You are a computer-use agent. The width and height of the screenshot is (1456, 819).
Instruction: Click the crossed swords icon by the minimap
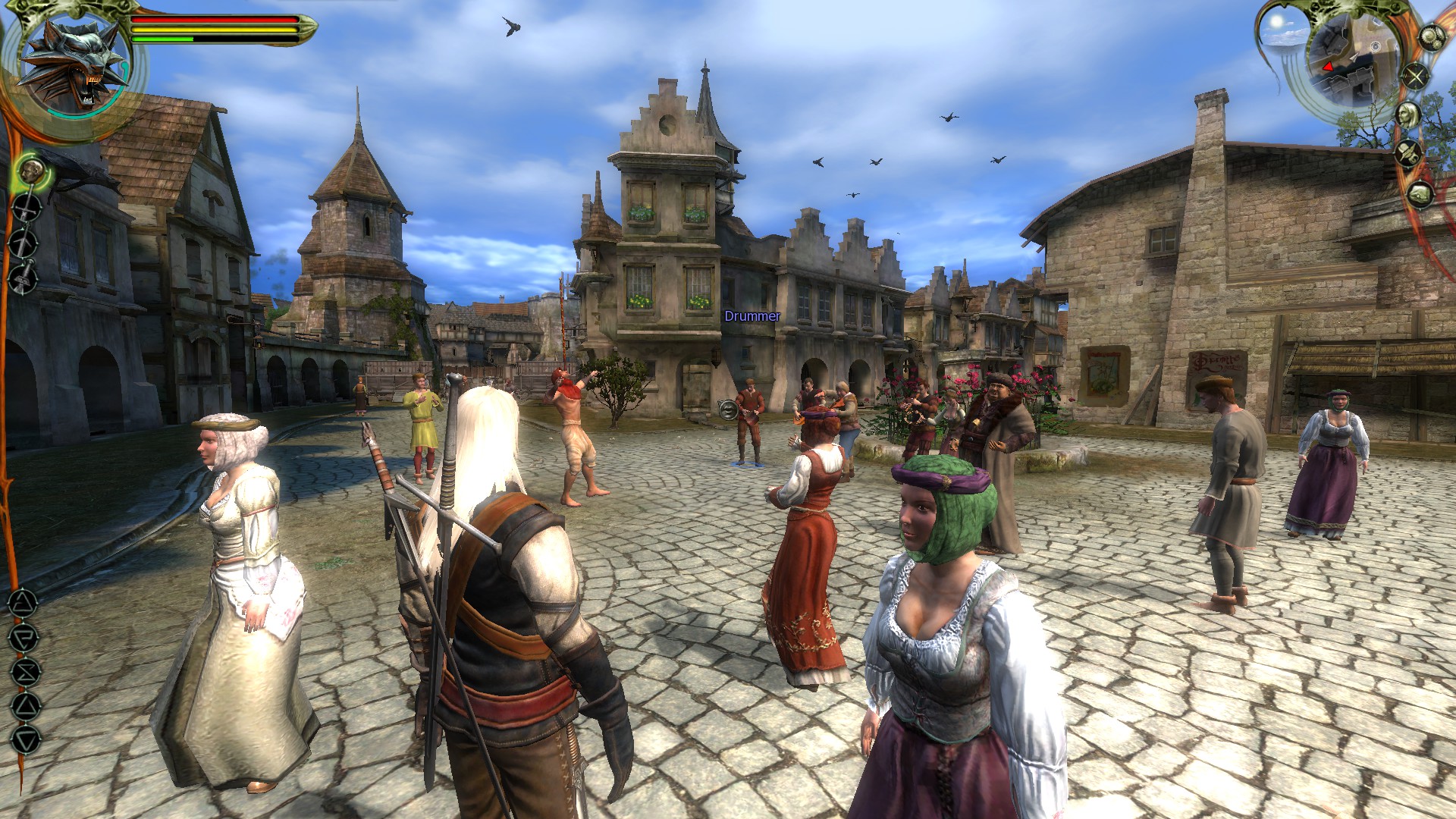[1415, 76]
